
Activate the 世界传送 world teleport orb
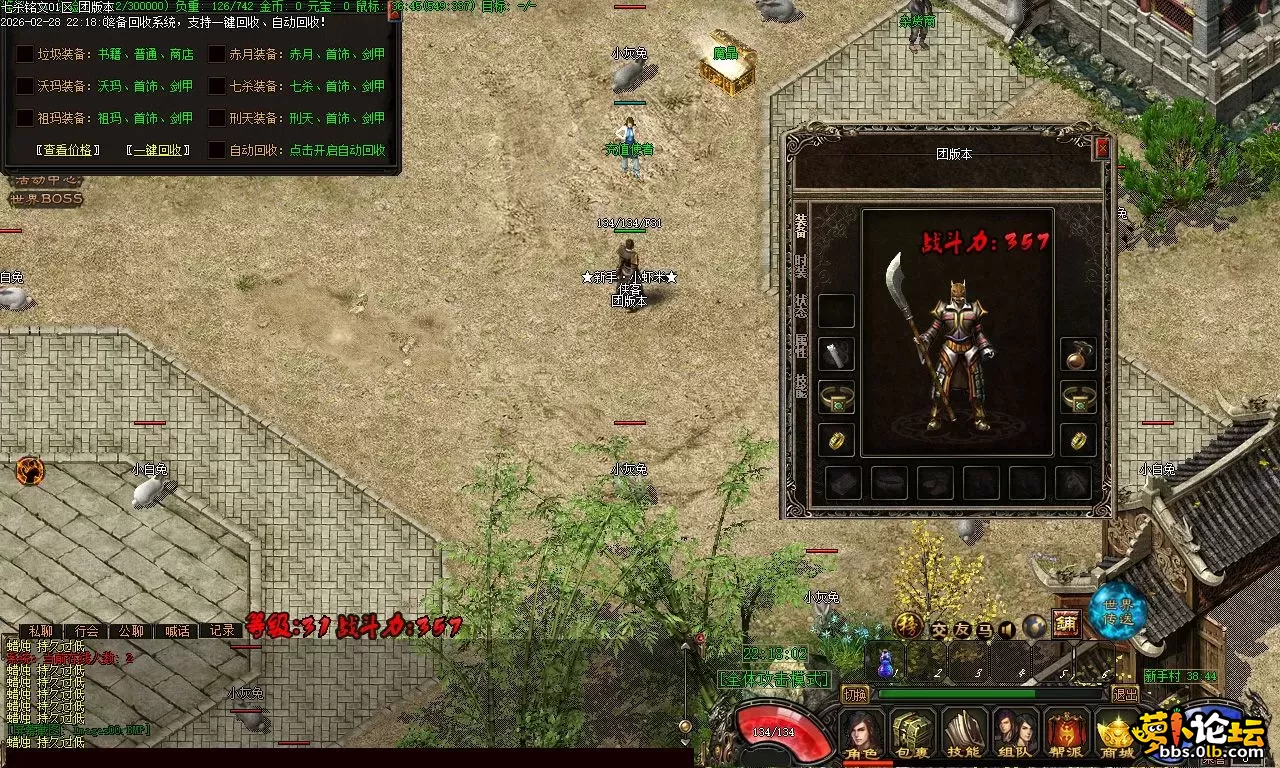[1117, 611]
